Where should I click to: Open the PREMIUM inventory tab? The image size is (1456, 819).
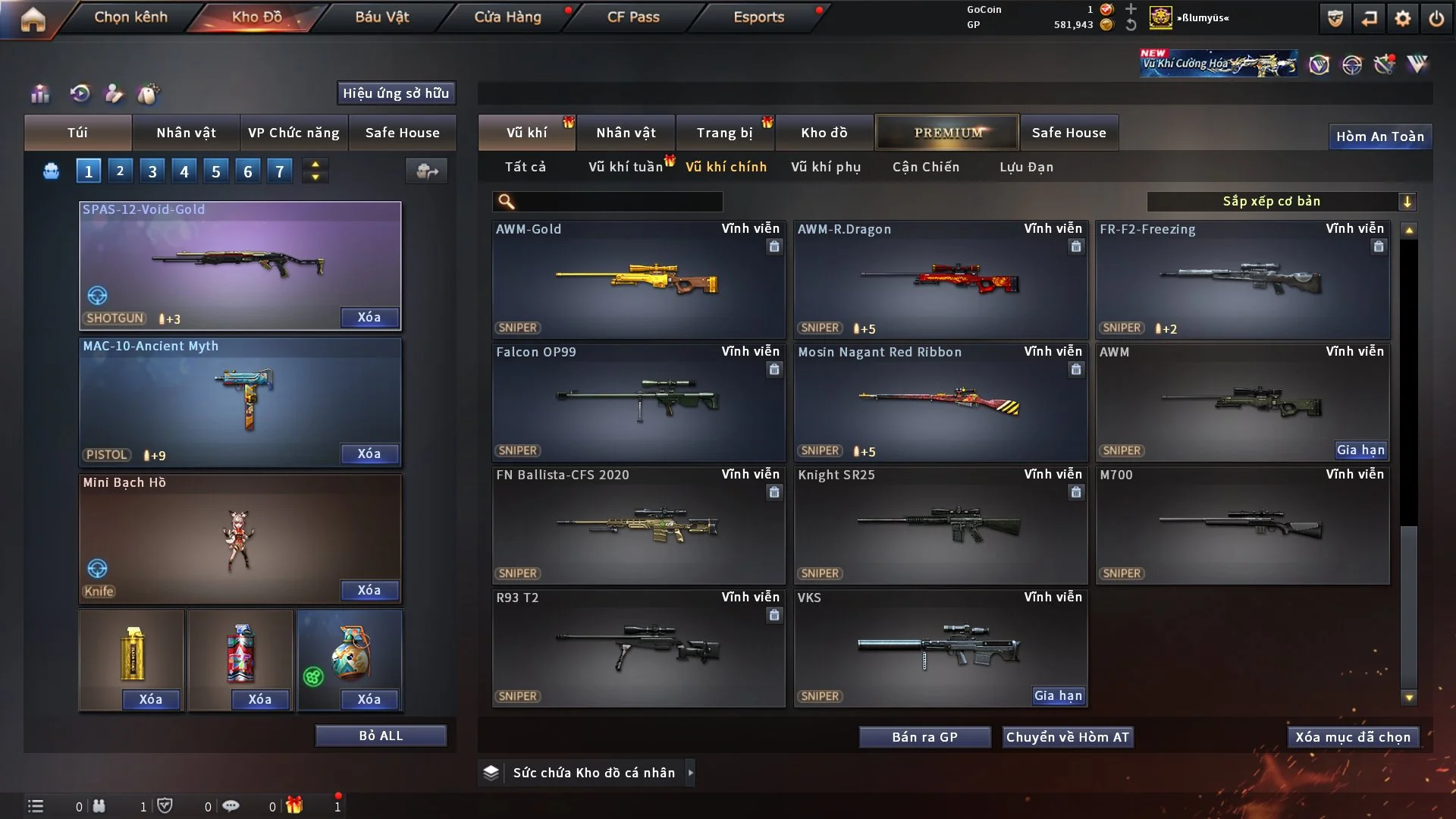click(x=948, y=133)
